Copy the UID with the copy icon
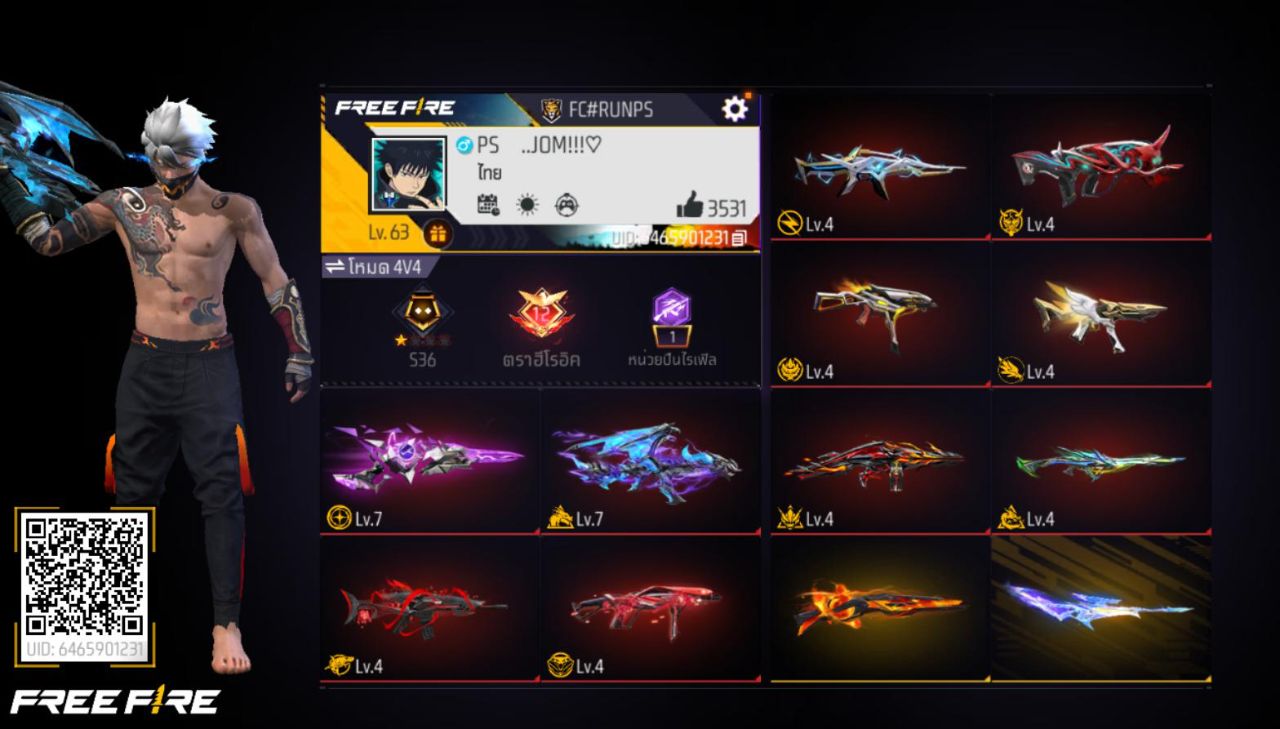Screen dimensions: 1280x729 point(739,239)
